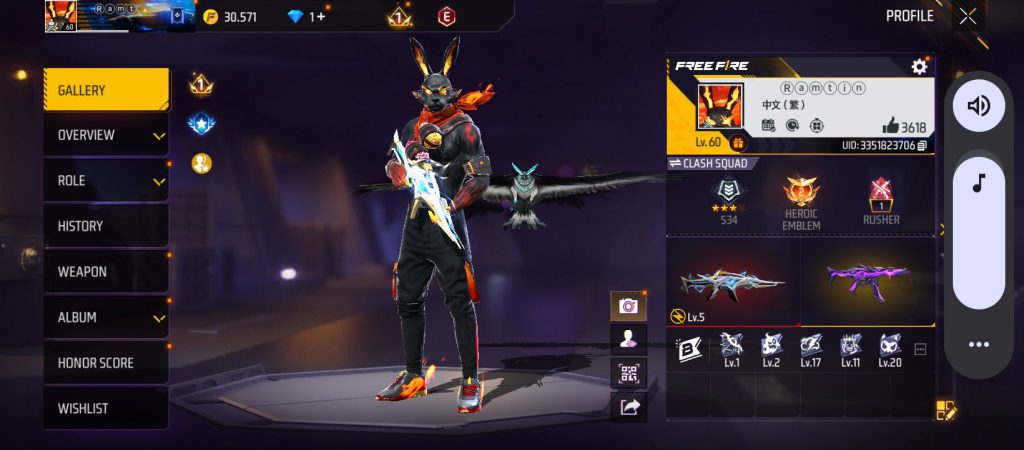Open the Wishlist tab
1024x450 pixels.
(x=105, y=408)
